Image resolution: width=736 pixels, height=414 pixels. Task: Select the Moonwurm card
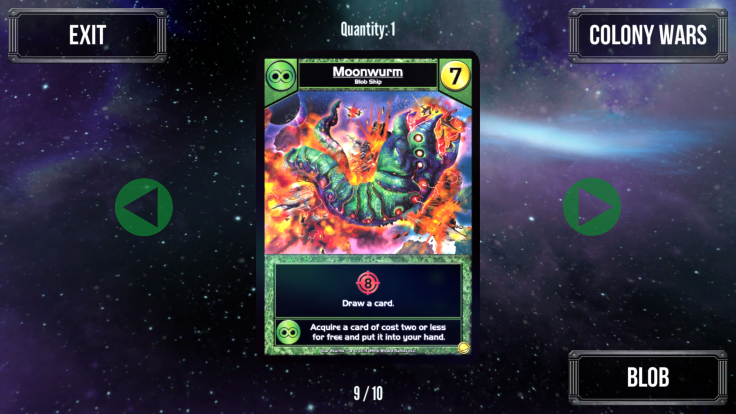(368, 206)
